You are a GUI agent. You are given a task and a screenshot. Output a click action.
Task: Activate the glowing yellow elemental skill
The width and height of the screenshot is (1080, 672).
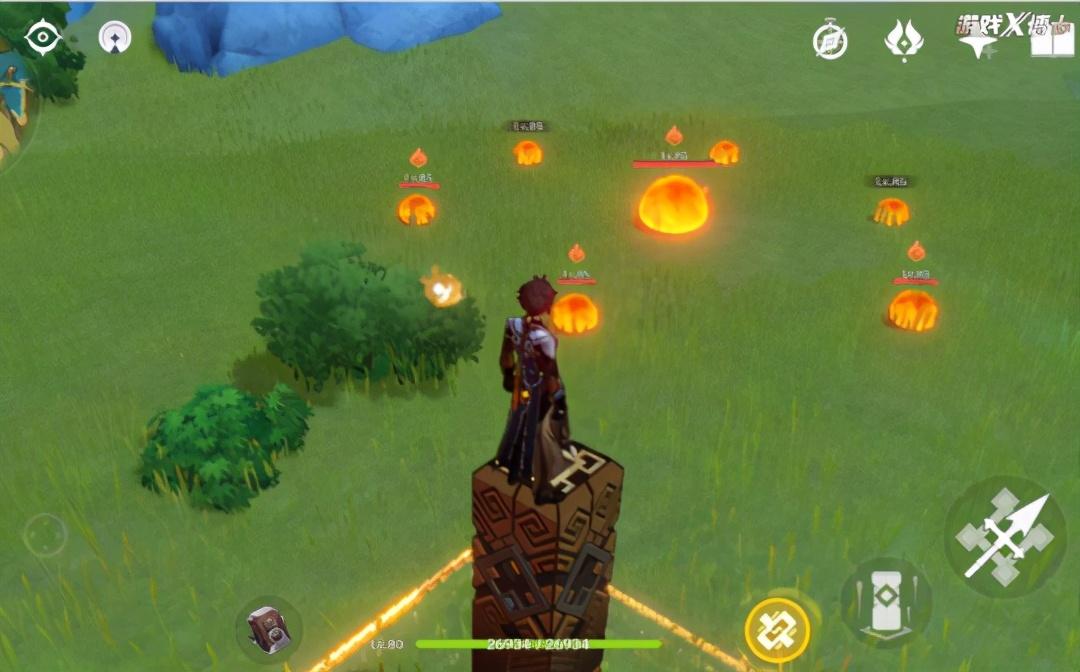pyautogui.click(x=777, y=631)
